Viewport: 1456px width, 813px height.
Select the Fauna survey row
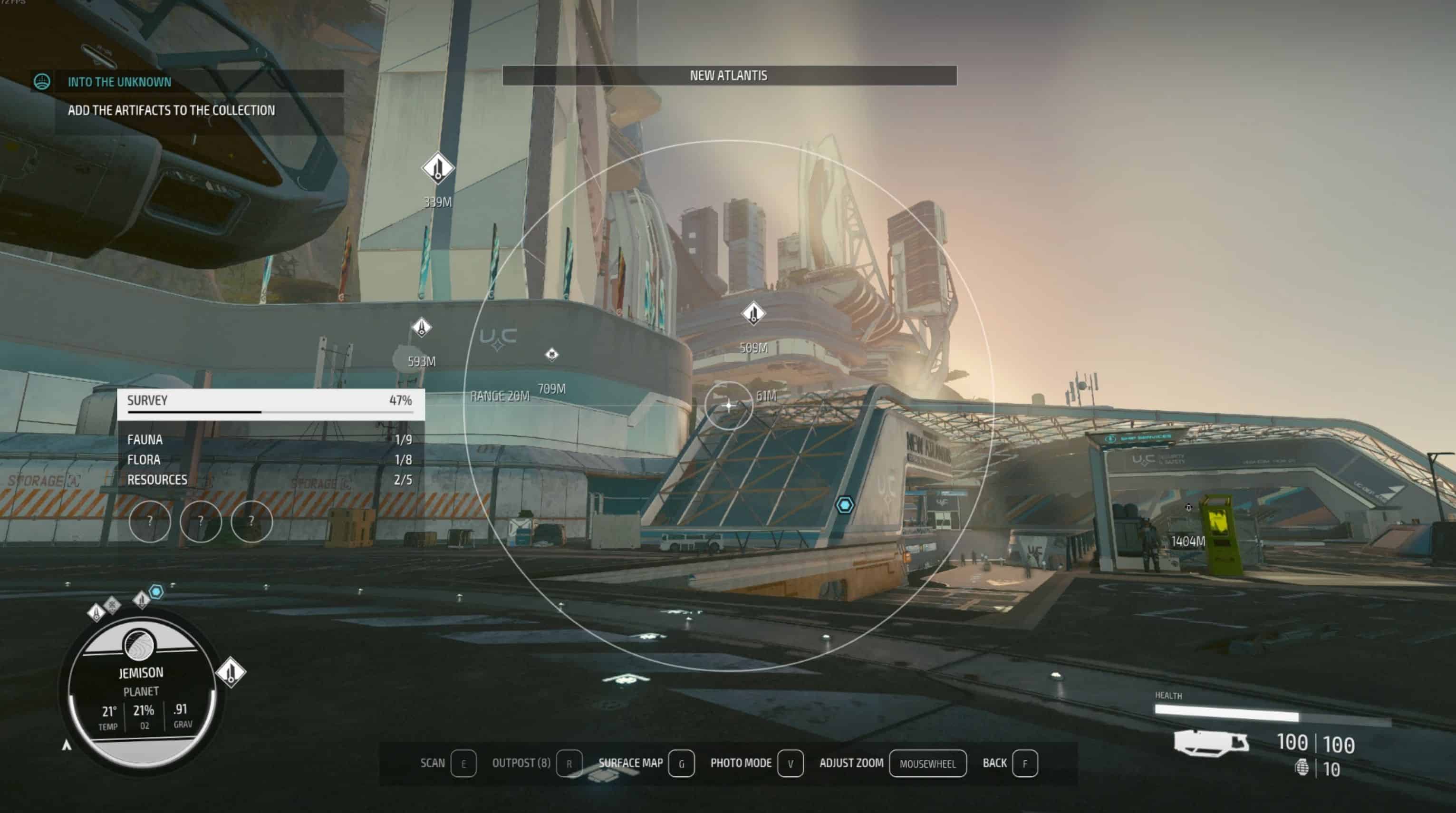(x=269, y=439)
